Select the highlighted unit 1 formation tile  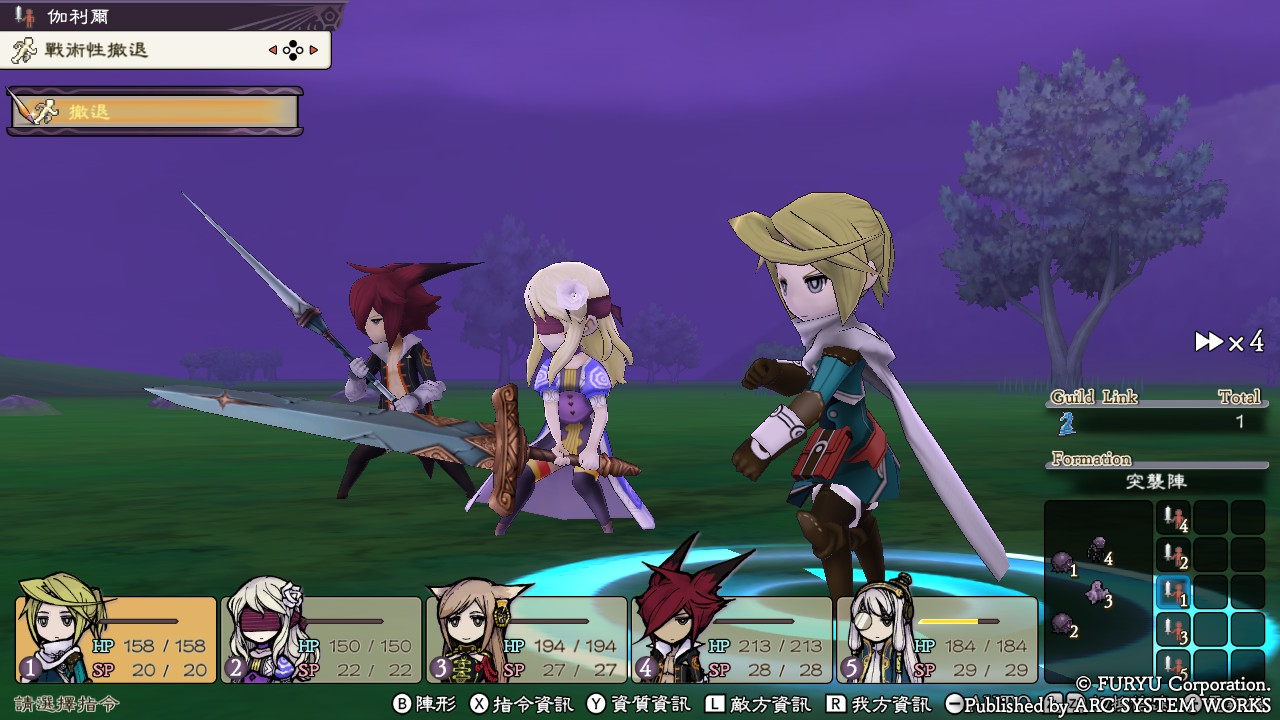coord(1173,593)
